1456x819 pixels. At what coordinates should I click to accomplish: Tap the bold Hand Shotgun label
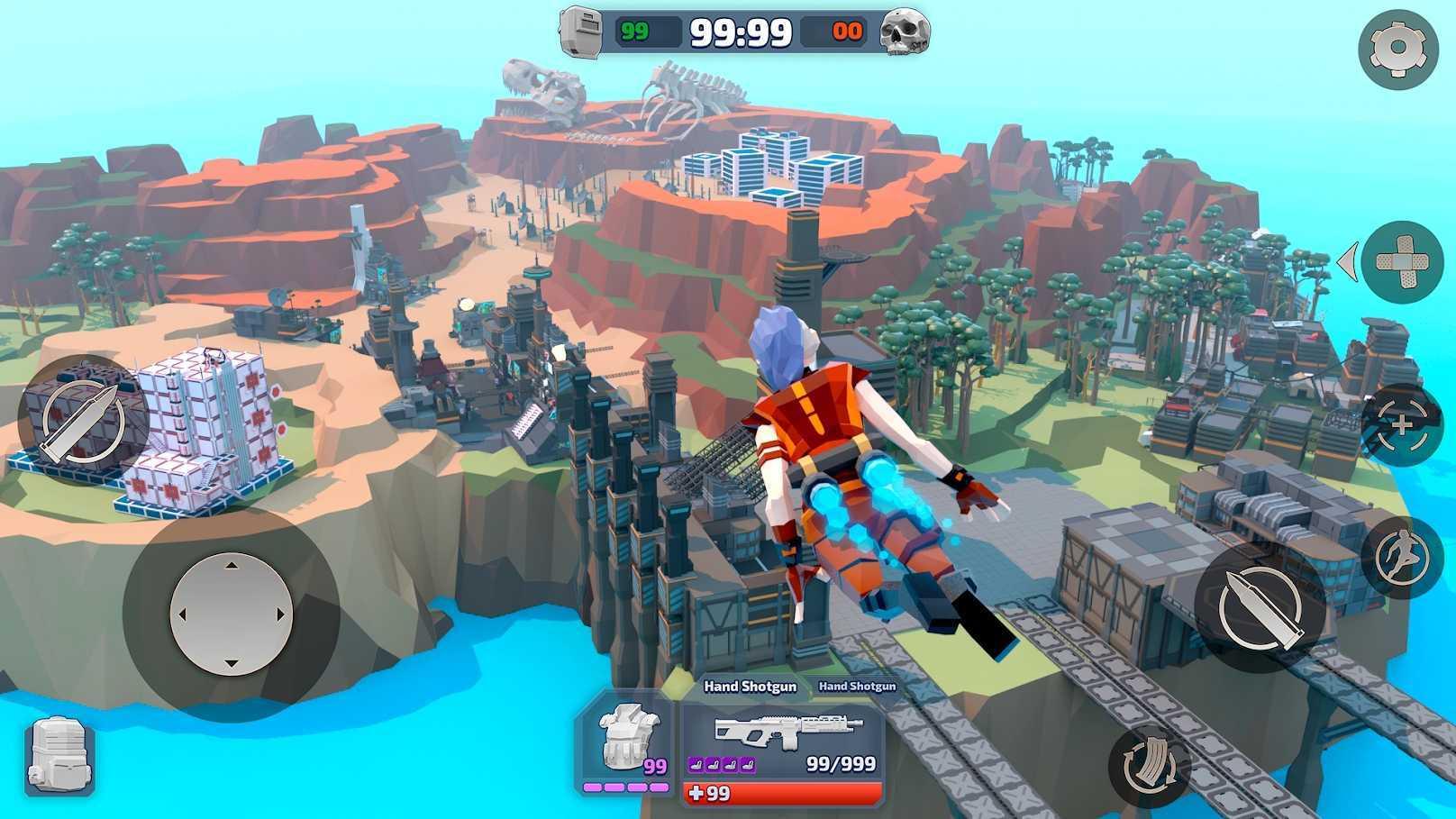751,686
